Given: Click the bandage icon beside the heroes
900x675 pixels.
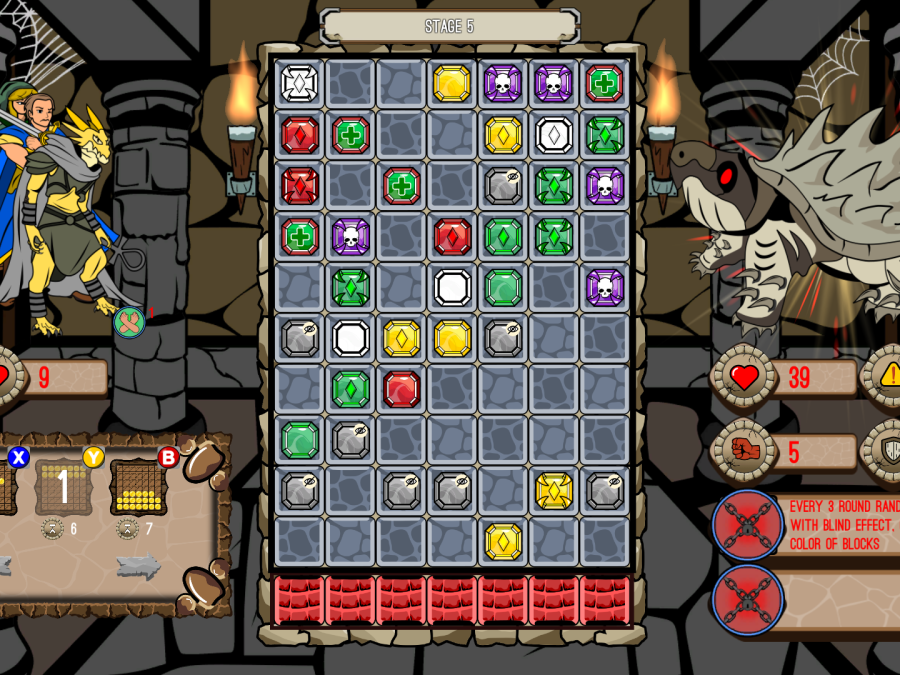Looking at the screenshot, I should click(x=129, y=322).
